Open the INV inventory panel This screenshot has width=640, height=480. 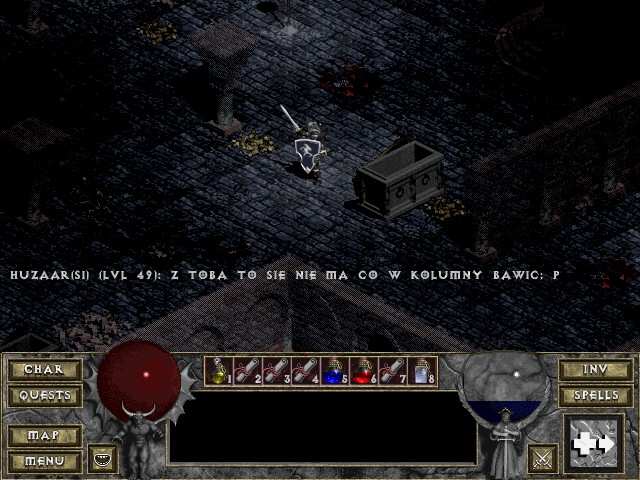tap(595, 370)
